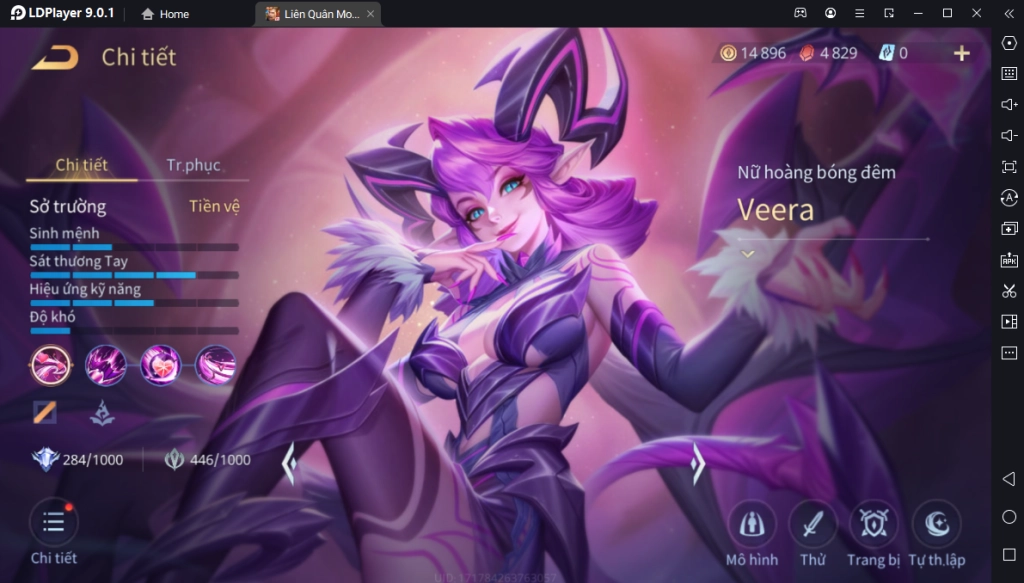Open the Chi tiết list button
1024x583 pixels.
tap(53, 522)
